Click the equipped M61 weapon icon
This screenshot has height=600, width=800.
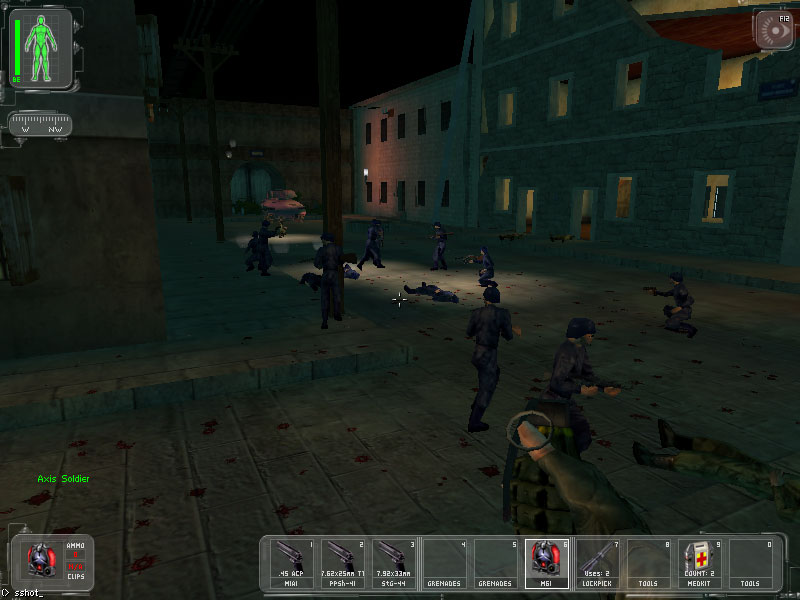coord(42,558)
